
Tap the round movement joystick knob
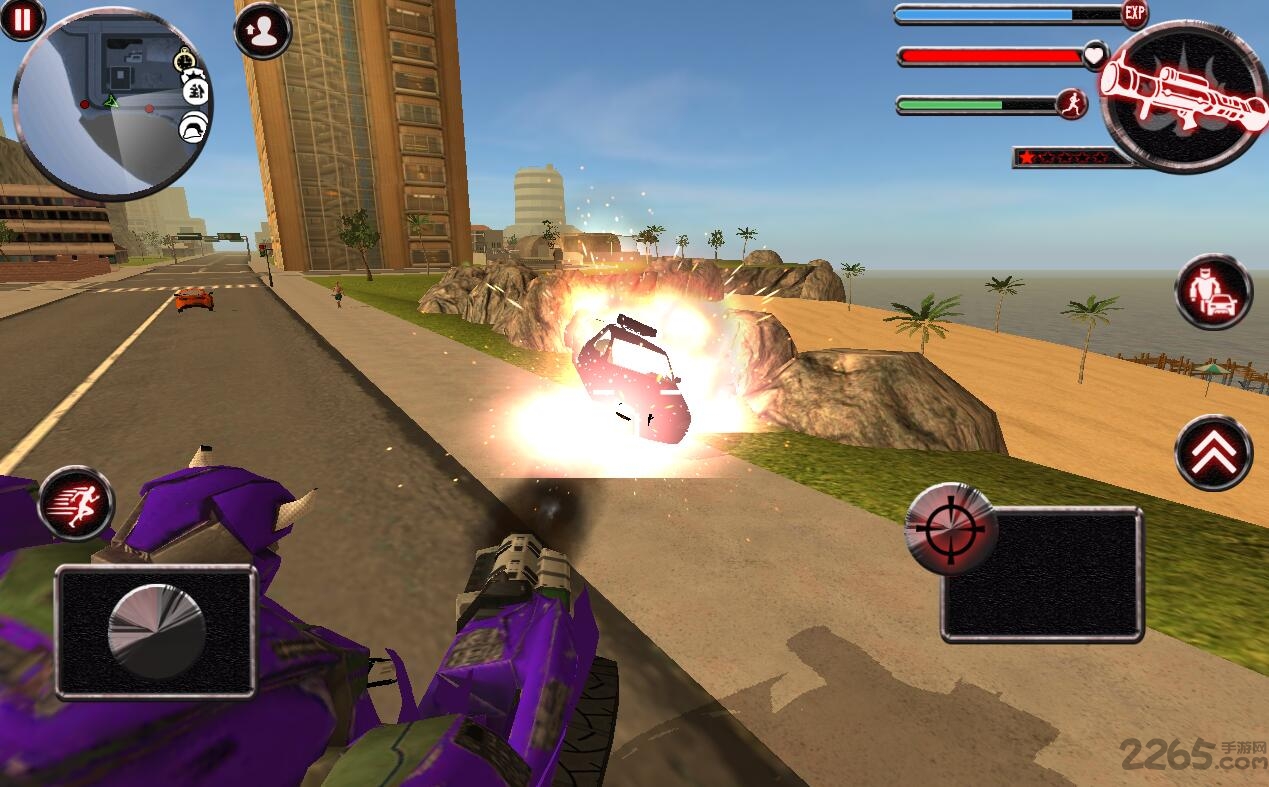click(157, 632)
